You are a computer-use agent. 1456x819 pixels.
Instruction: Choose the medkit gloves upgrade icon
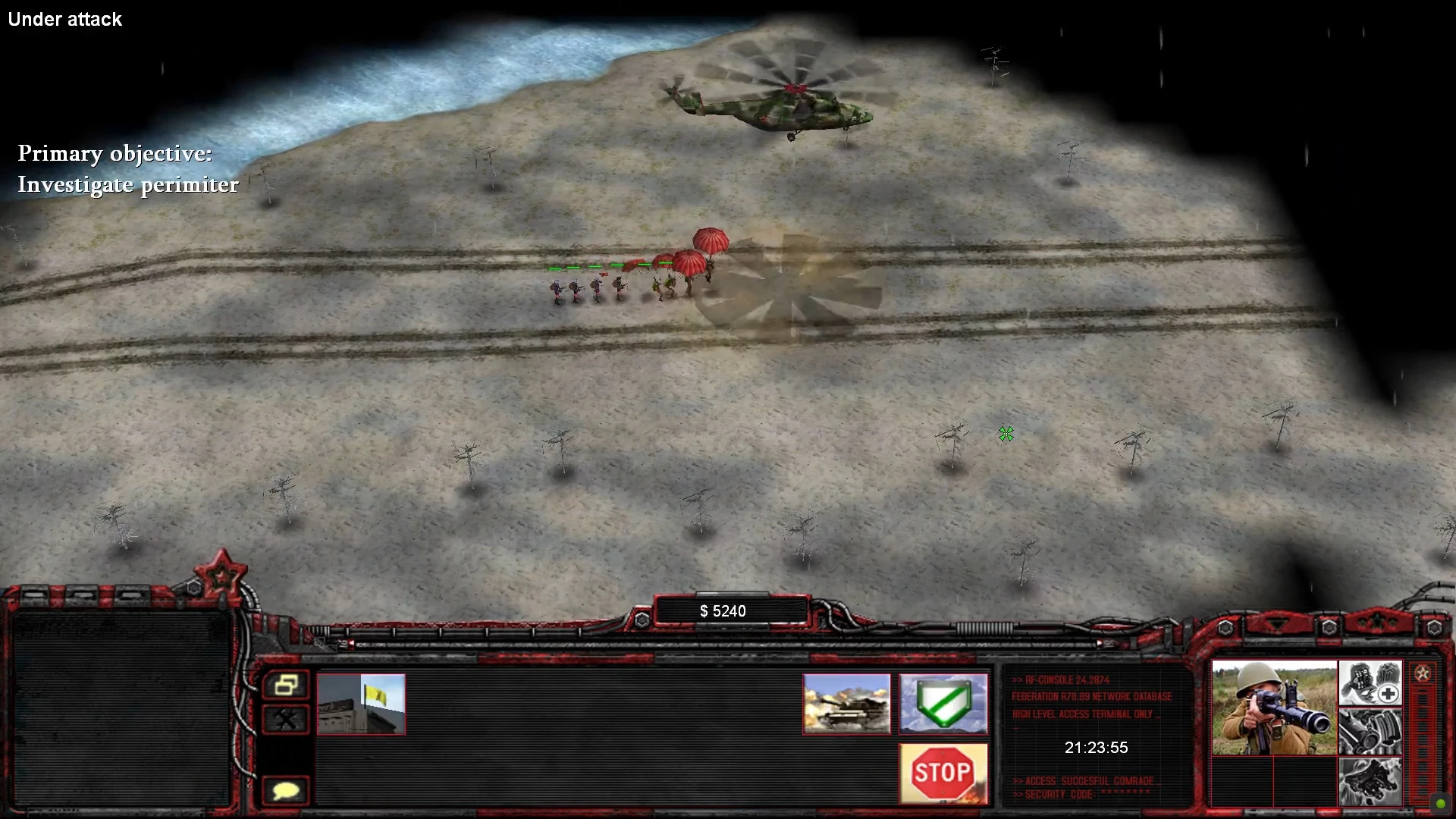[1370, 683]
